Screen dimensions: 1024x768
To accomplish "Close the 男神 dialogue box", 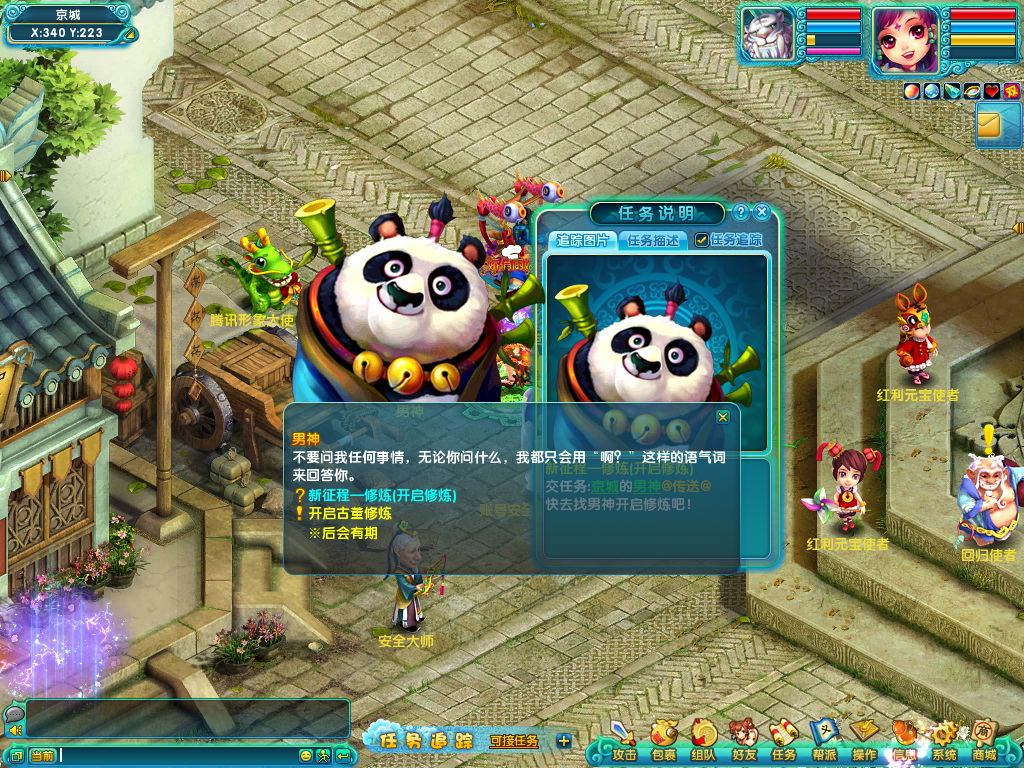I will click(723, 417).
